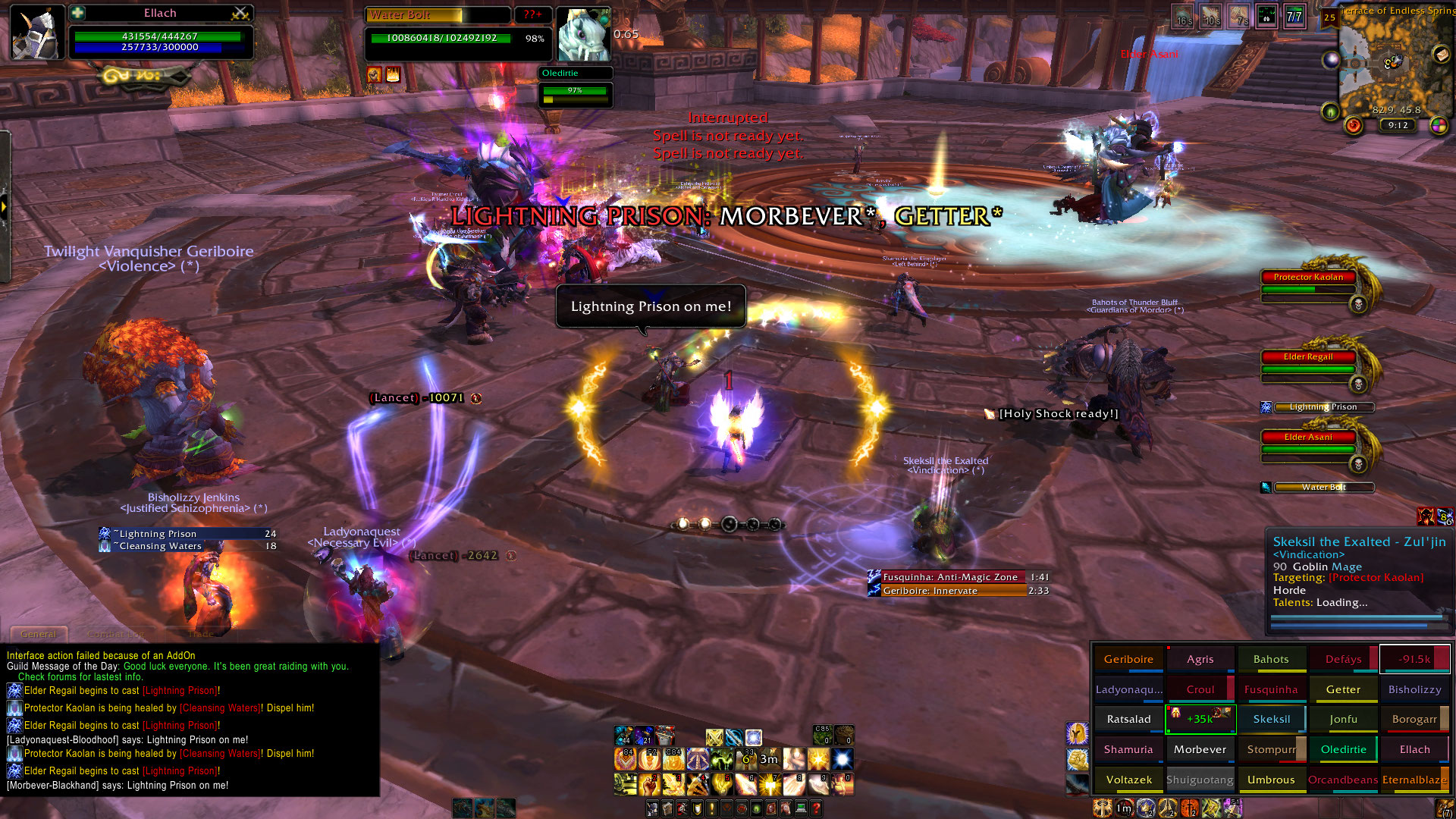Click the 25-player raid difficulty banner
This screenshot has width=1456, height=819.
[x=1329, y=18]
